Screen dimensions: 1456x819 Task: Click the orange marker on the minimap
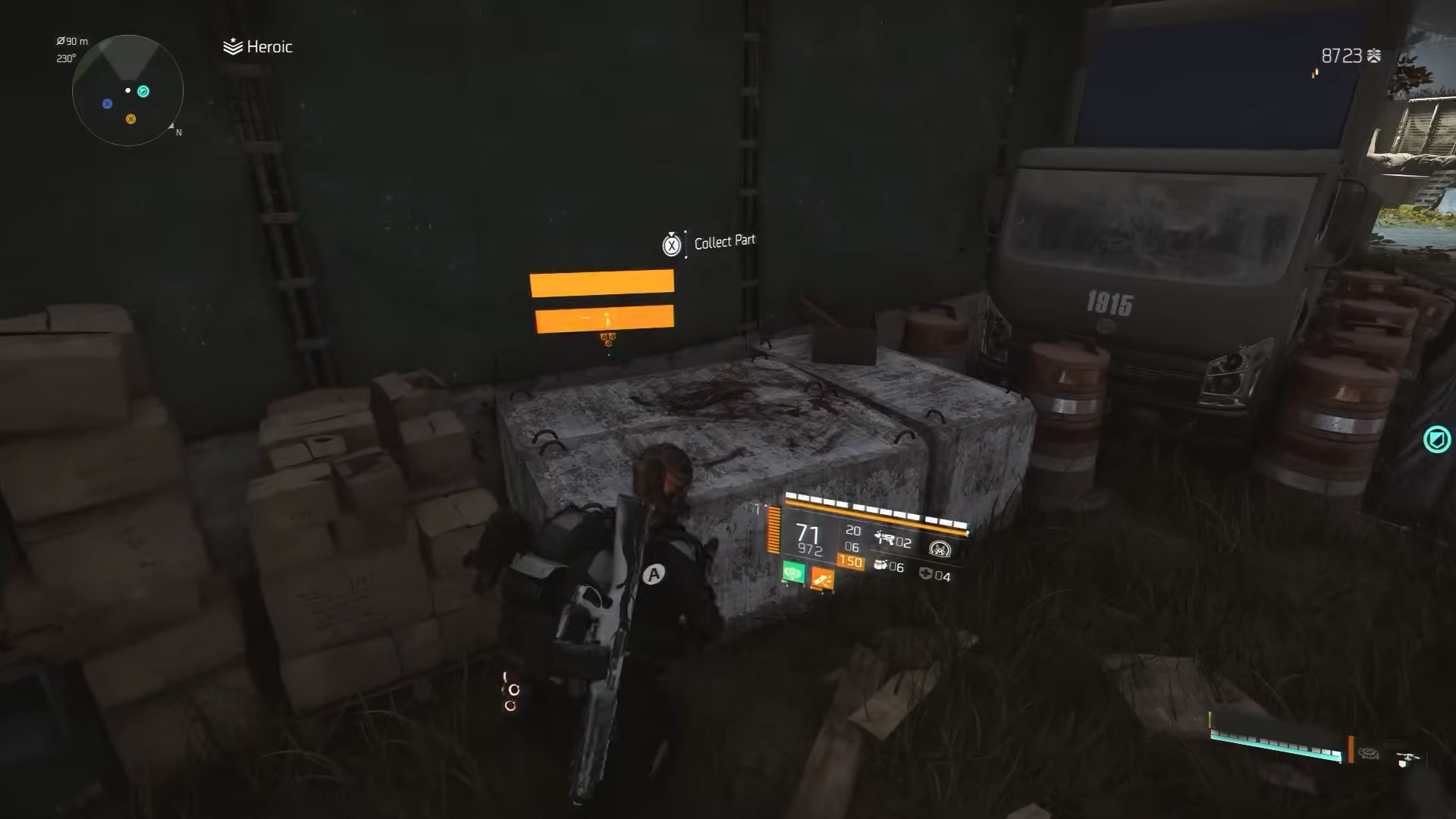point(130,119)
